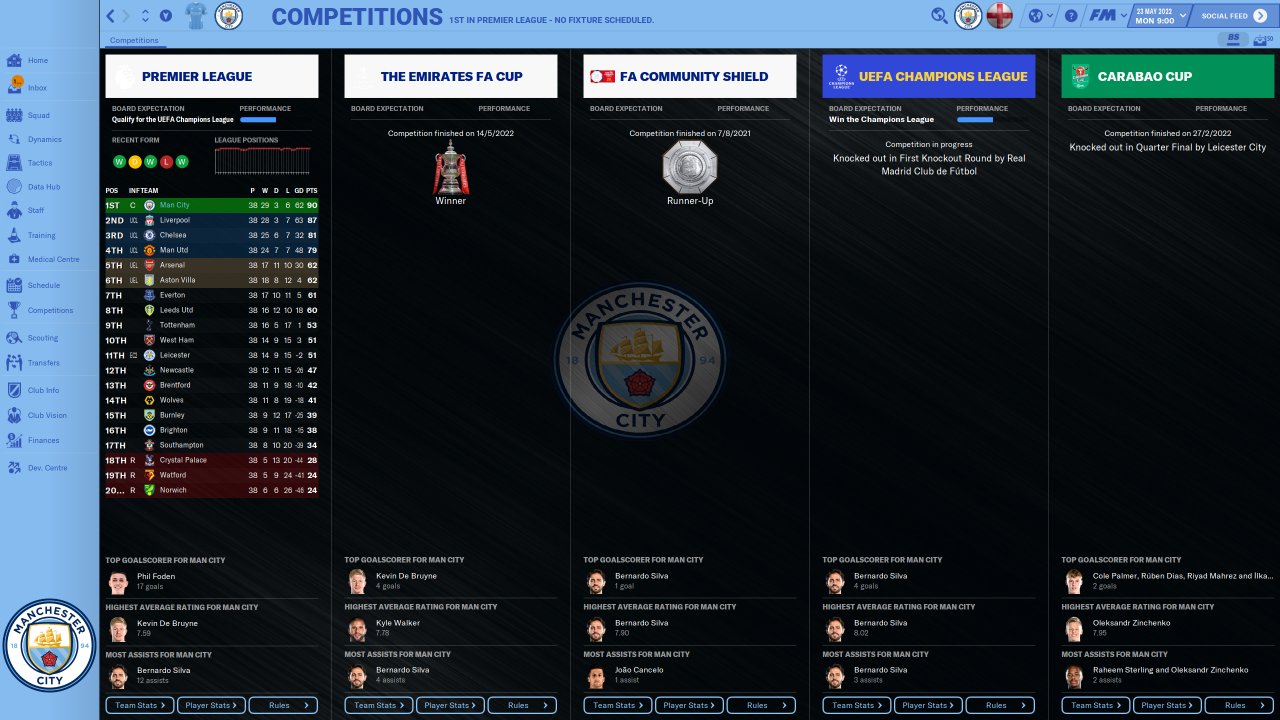
Task: Open the Tactics menu entry
Action: [x=40, y=163]
